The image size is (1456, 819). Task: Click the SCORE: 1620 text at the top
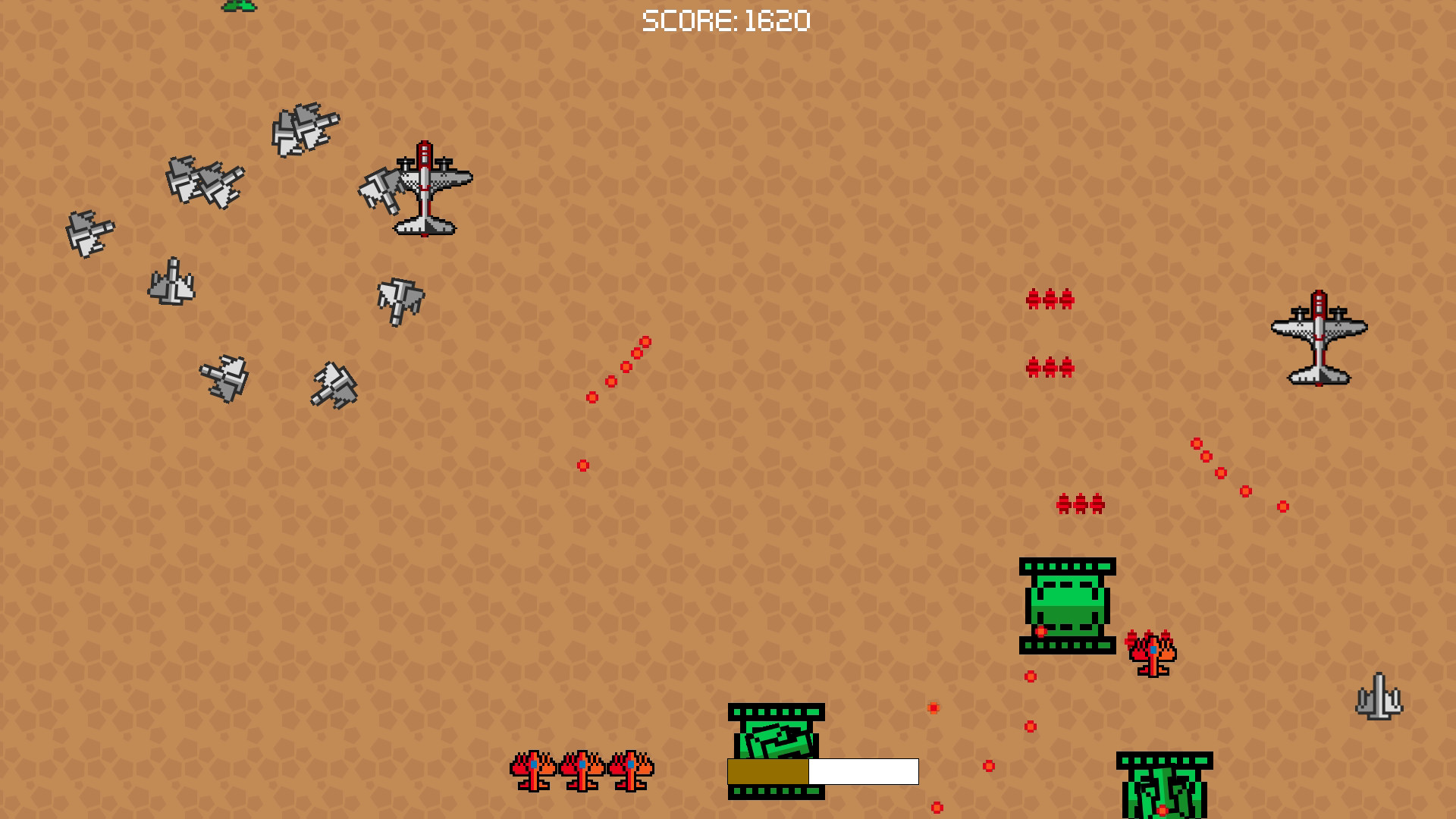[726, 20]
